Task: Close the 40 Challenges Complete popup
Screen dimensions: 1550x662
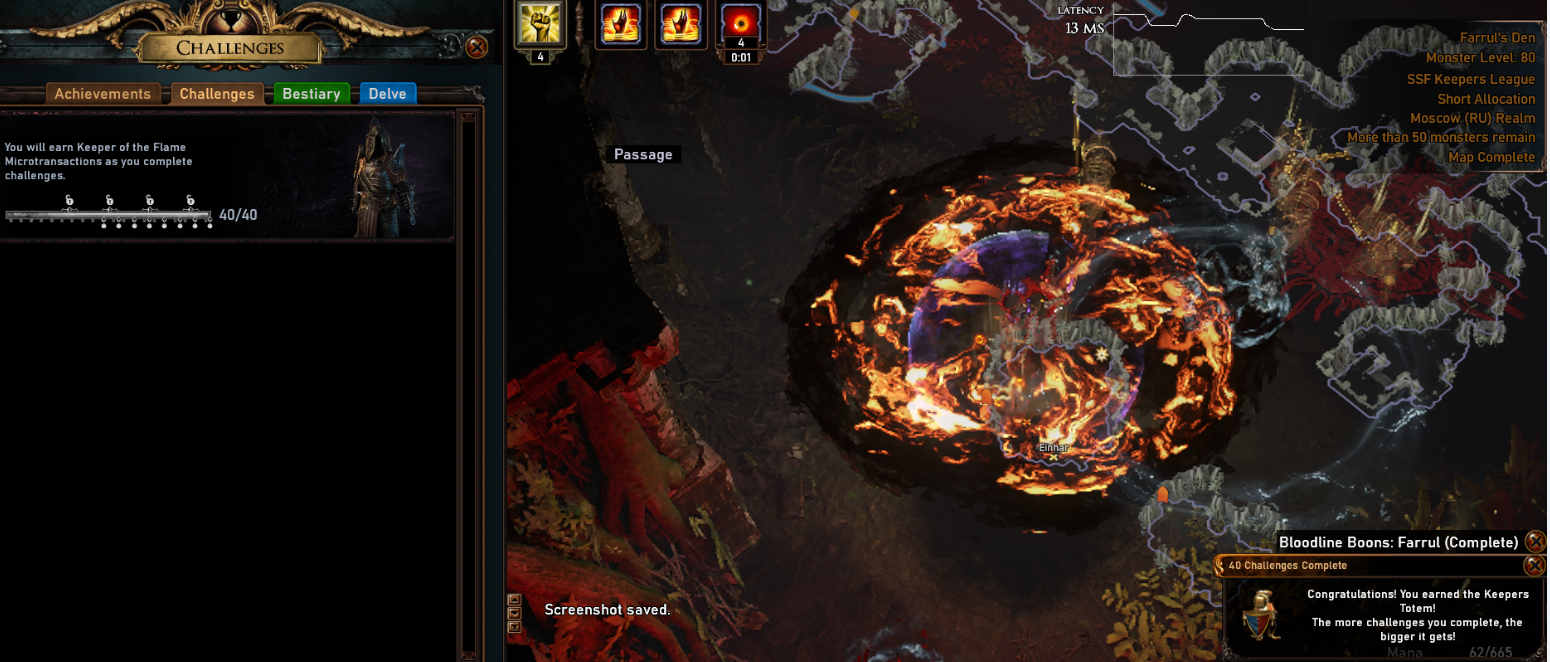Action: coord(1533,566)
